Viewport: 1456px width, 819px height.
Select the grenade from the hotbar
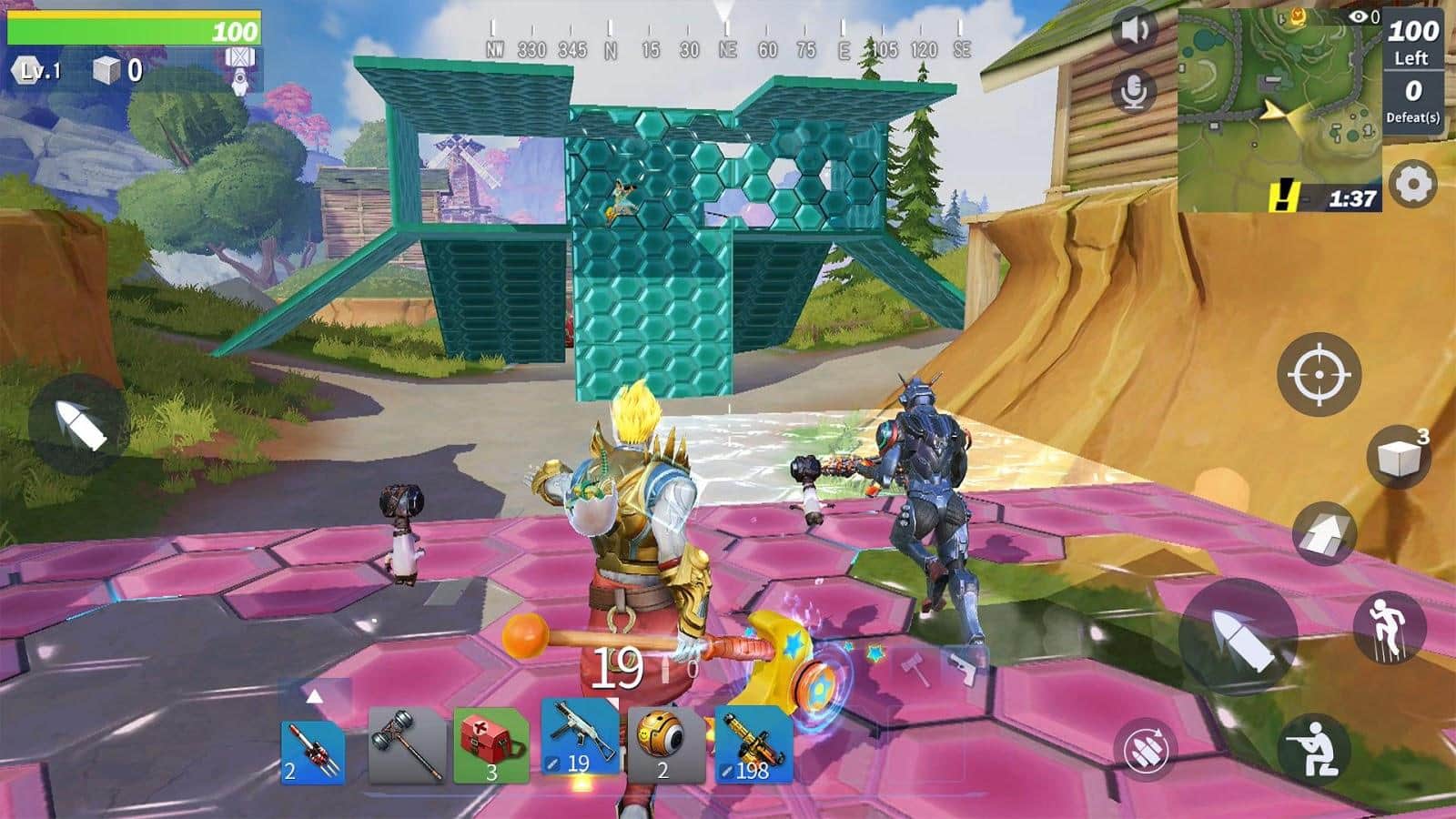point(664,746)
